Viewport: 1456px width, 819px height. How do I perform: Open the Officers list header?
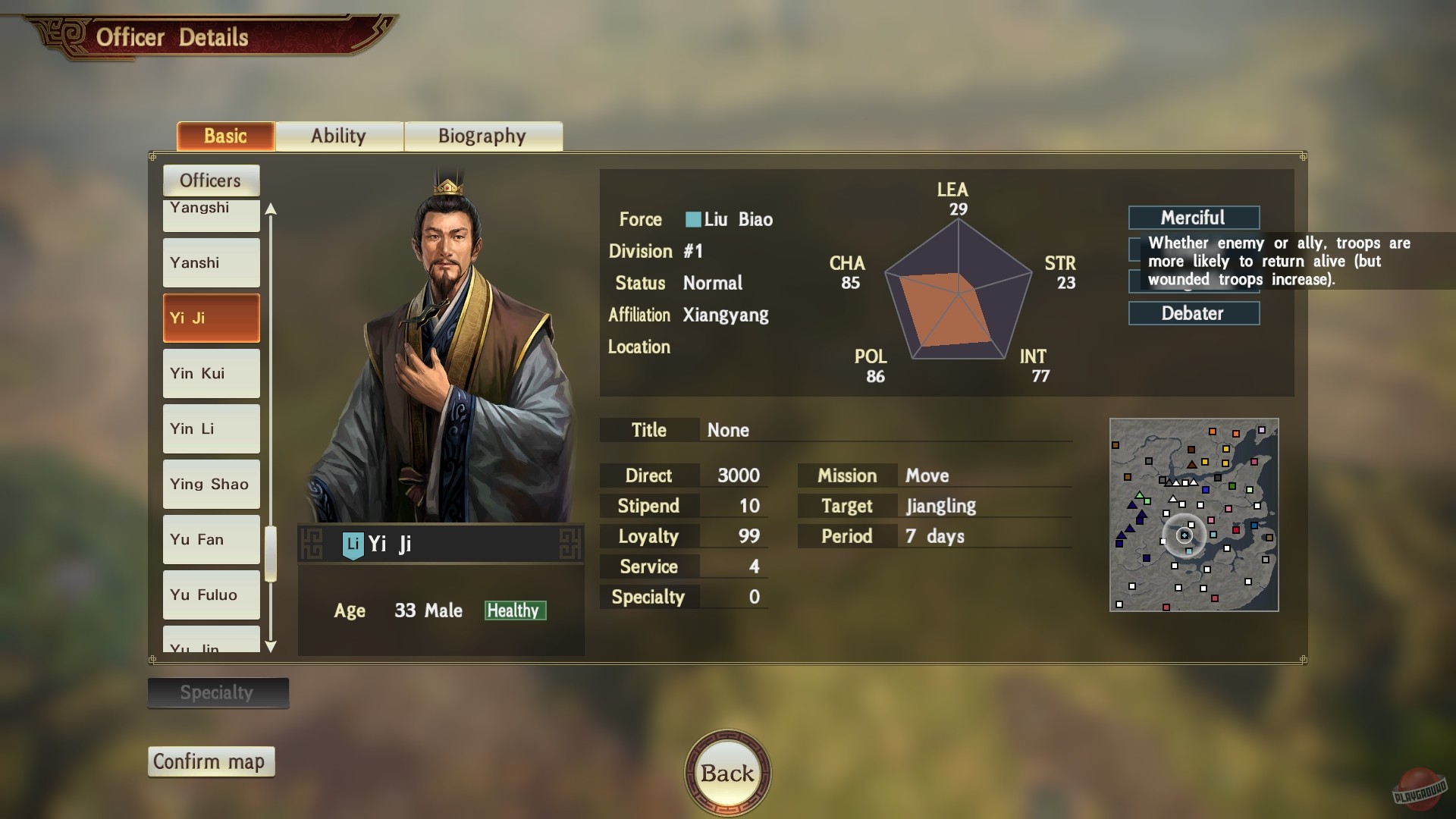click(x=211, y=180)
